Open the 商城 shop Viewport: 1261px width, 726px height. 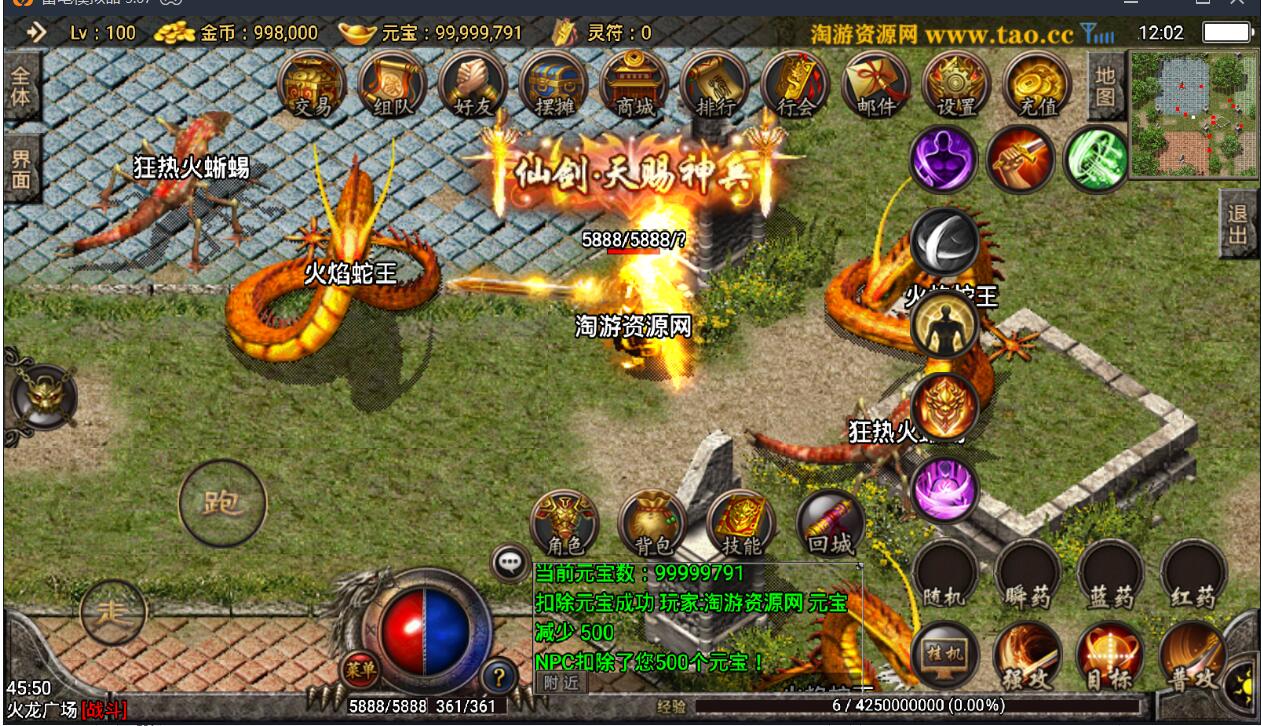pos(634,85)
